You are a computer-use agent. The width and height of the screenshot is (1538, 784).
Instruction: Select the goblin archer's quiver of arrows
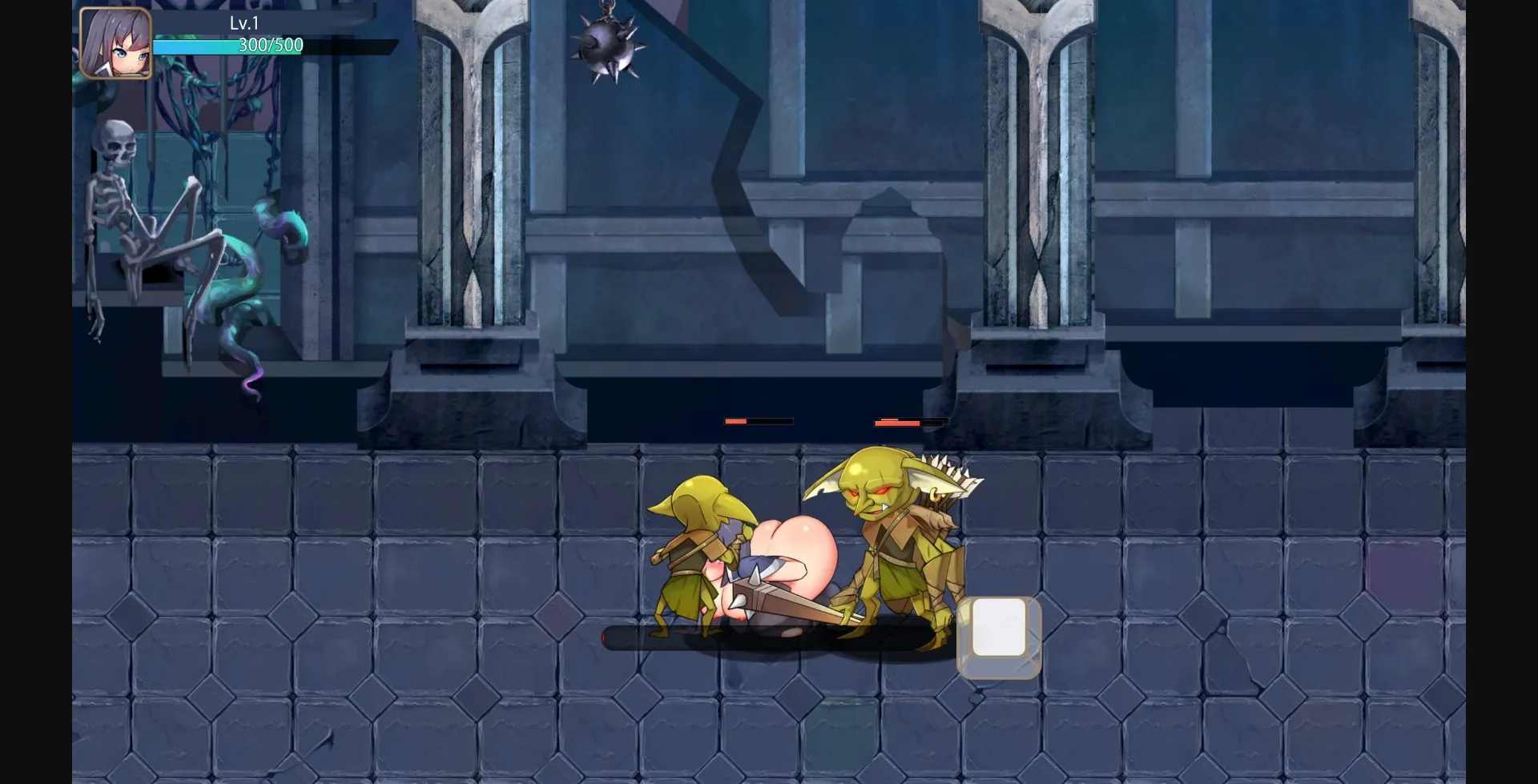(945, 480)
